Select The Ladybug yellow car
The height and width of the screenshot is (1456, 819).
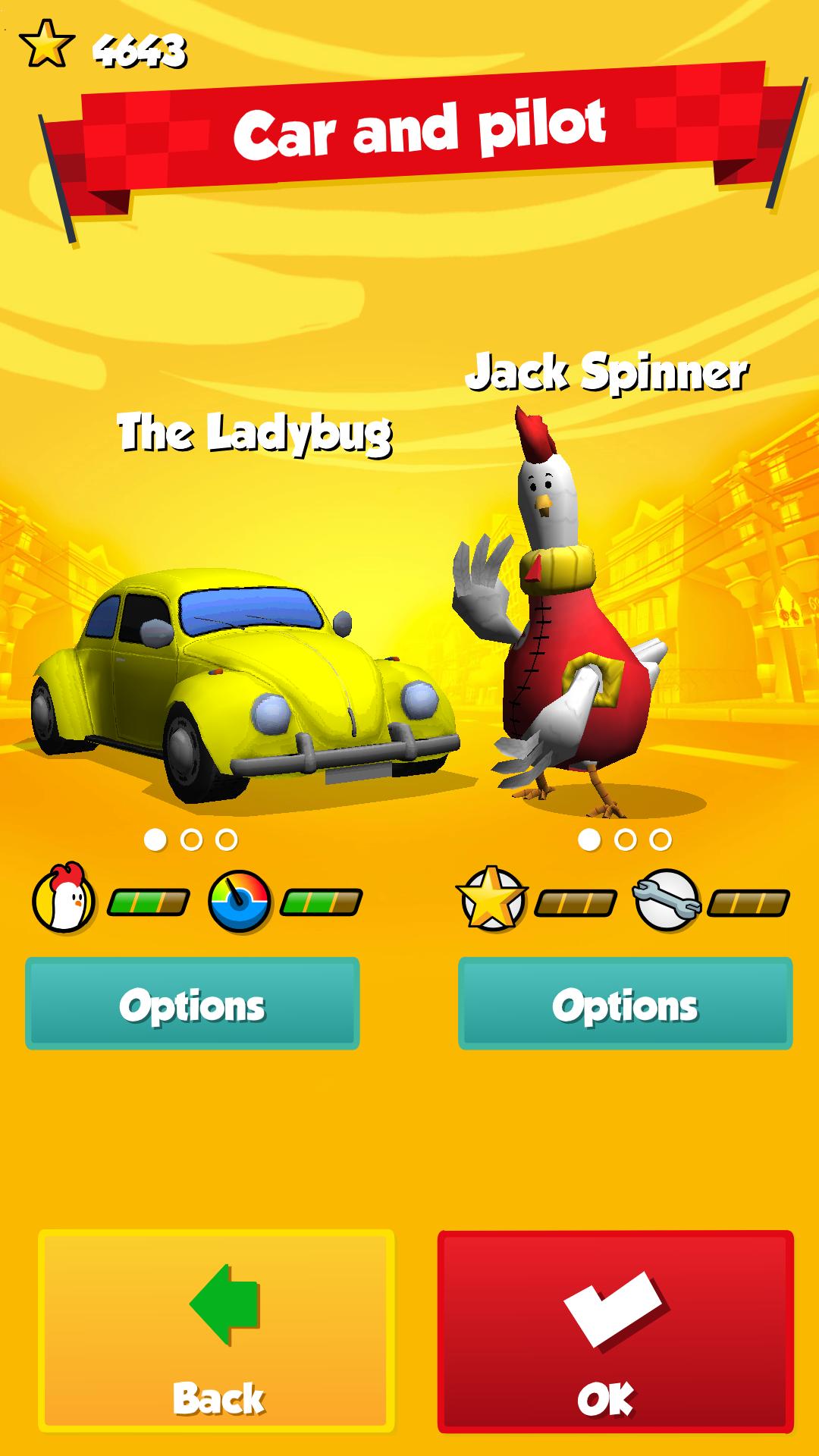pyautogui.click(x=243, y=690)
